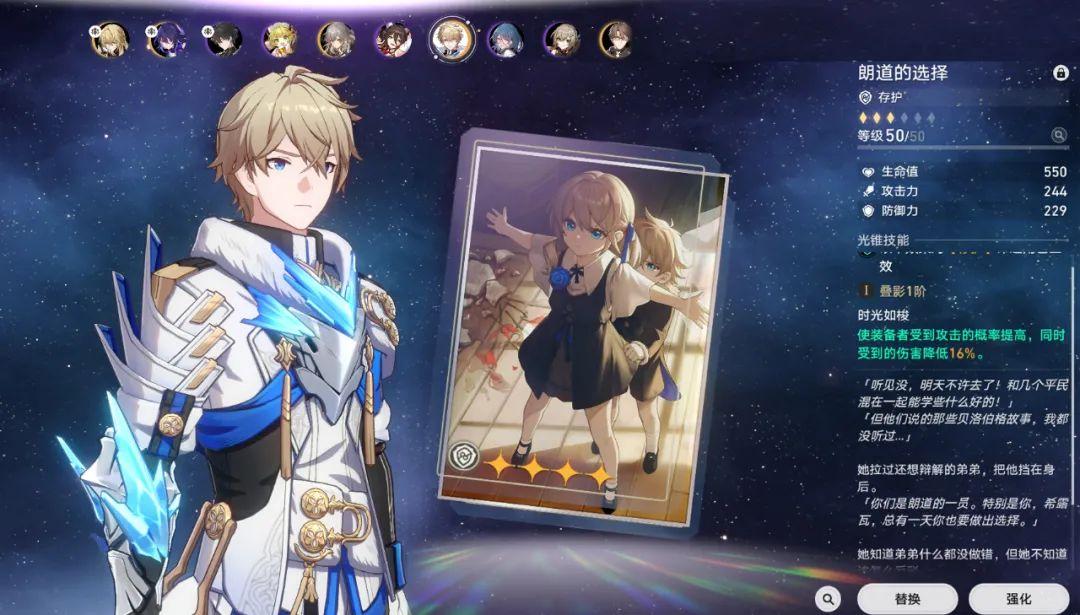Open the 强化 (Enhance) light cone menu

coord(1019,598)
